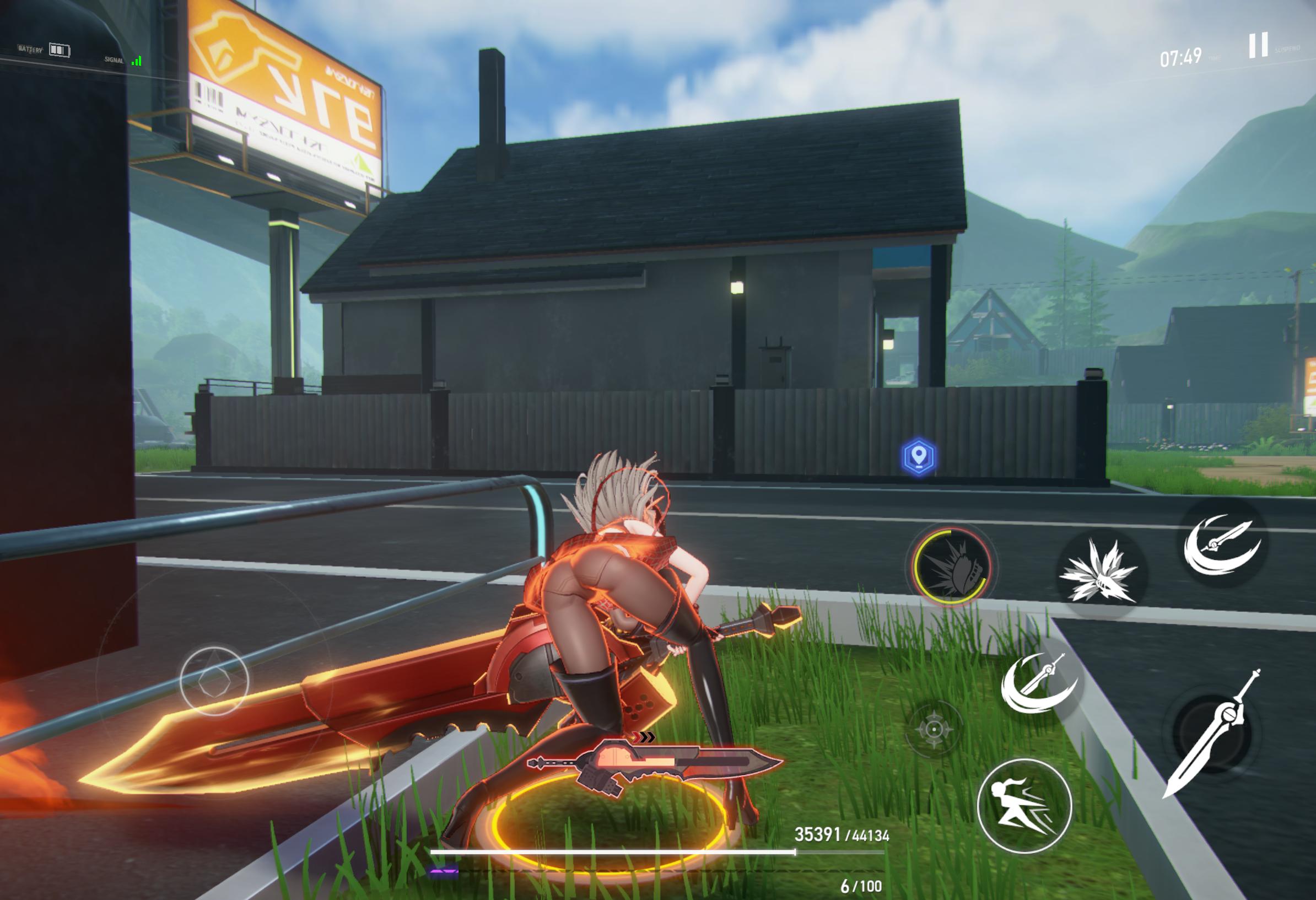Click the blue hexagon waypoint marker
Screen dimensions: 1316x900
[x=919, y=456]
